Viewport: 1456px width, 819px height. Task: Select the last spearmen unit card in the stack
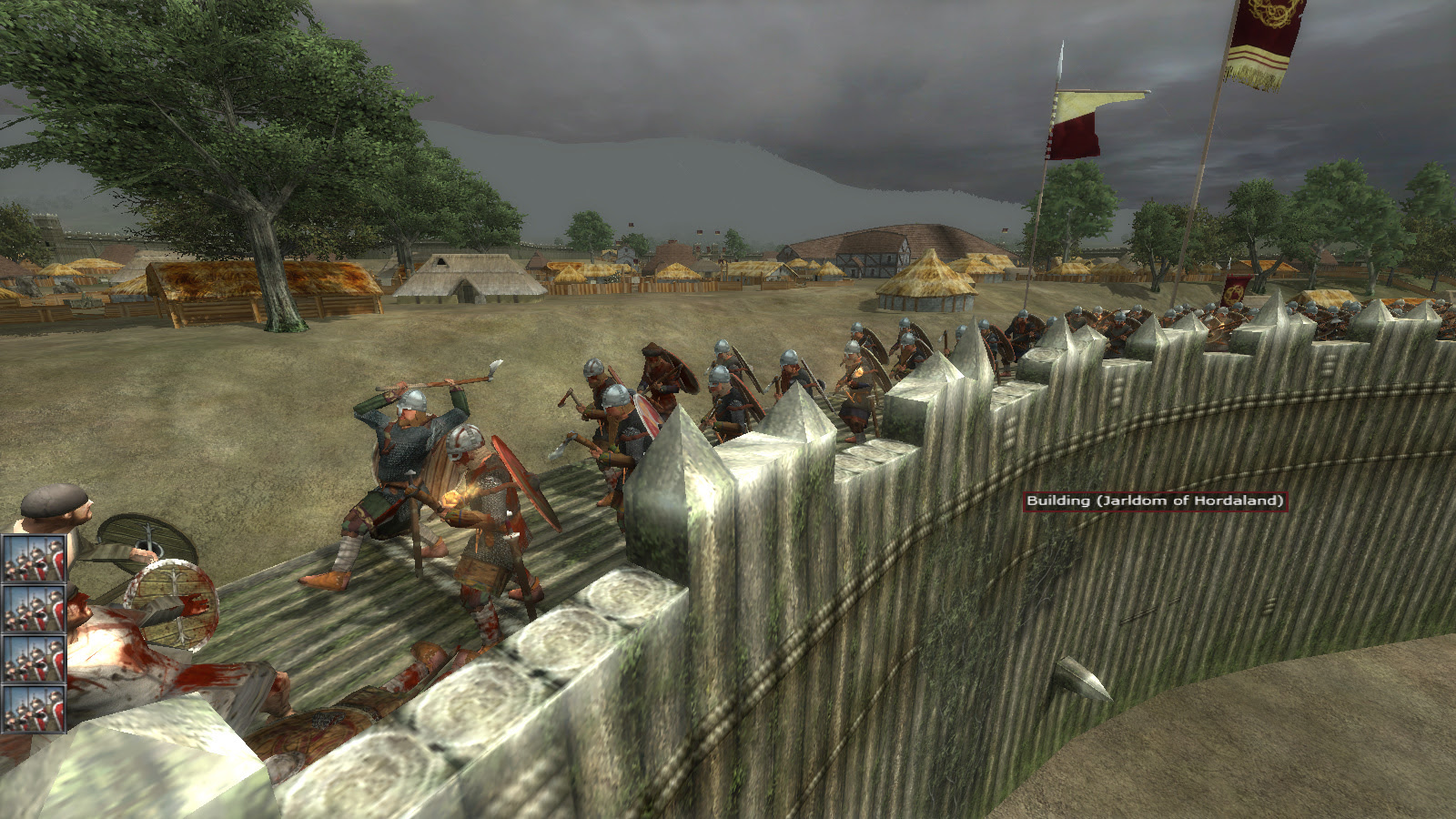pyautogui.click(x=34, y=709)
